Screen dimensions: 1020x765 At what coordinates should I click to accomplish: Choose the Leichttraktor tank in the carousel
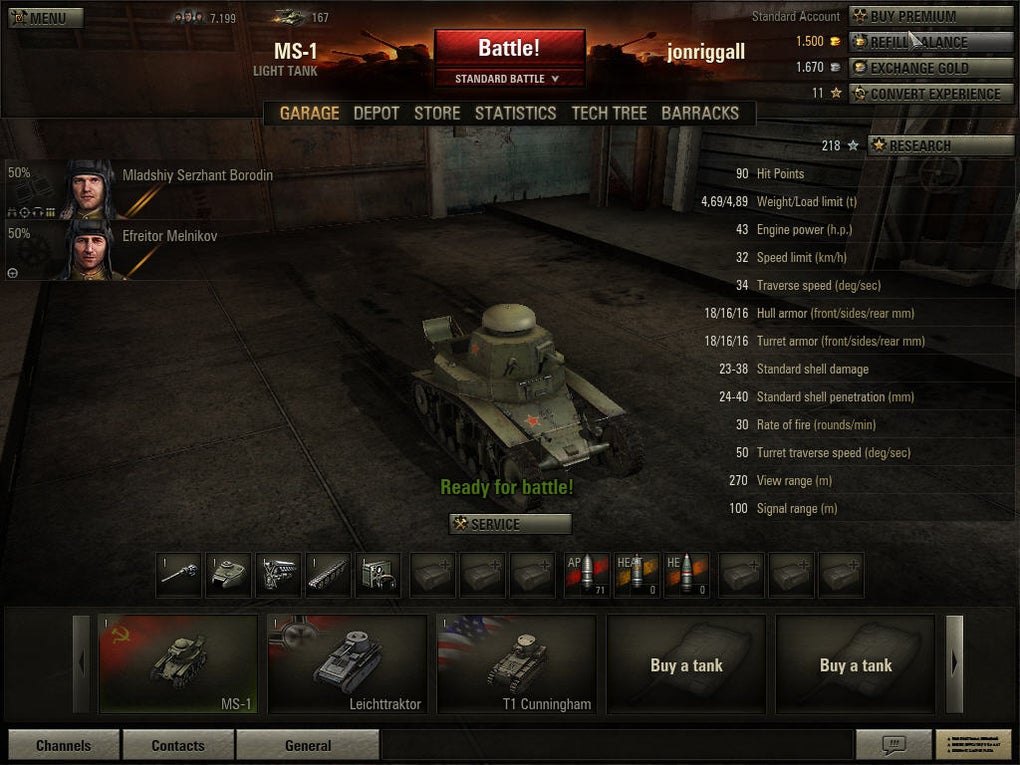(347, 664)
